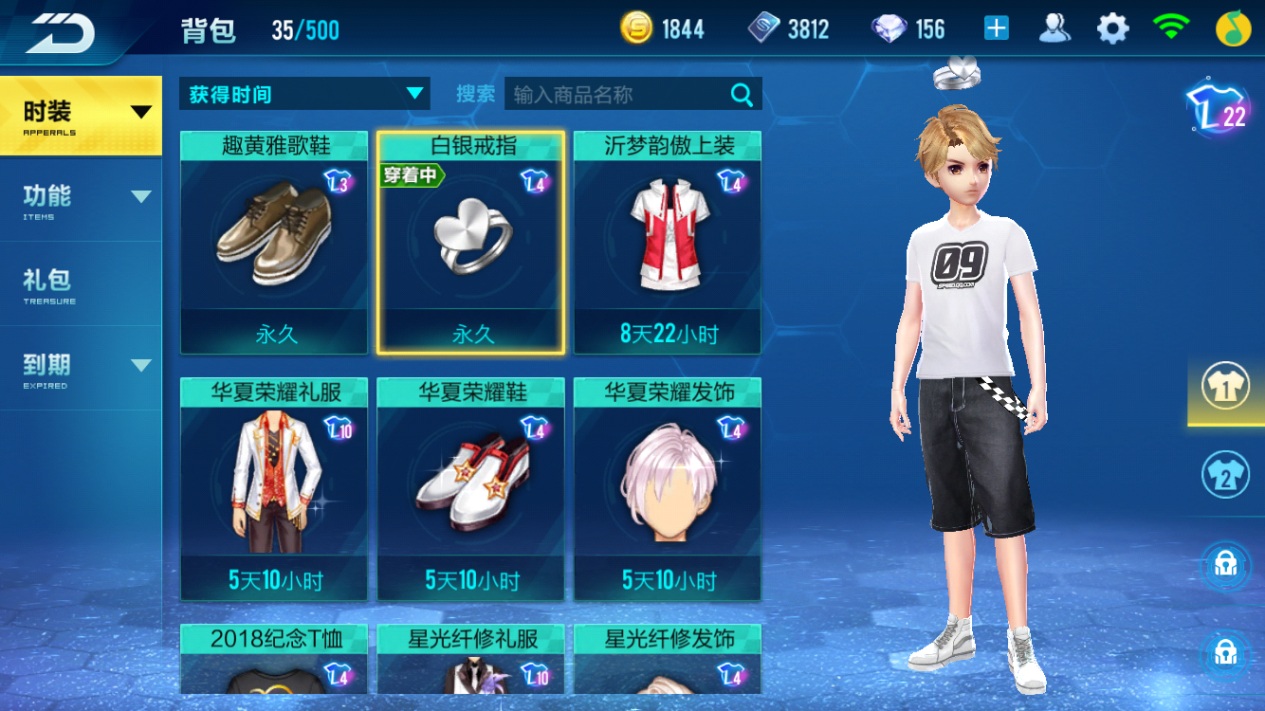Screen dimensions: 1265x711
Task: Open the 获得时间 sort dropdown
Action: (x=304, y=94)
